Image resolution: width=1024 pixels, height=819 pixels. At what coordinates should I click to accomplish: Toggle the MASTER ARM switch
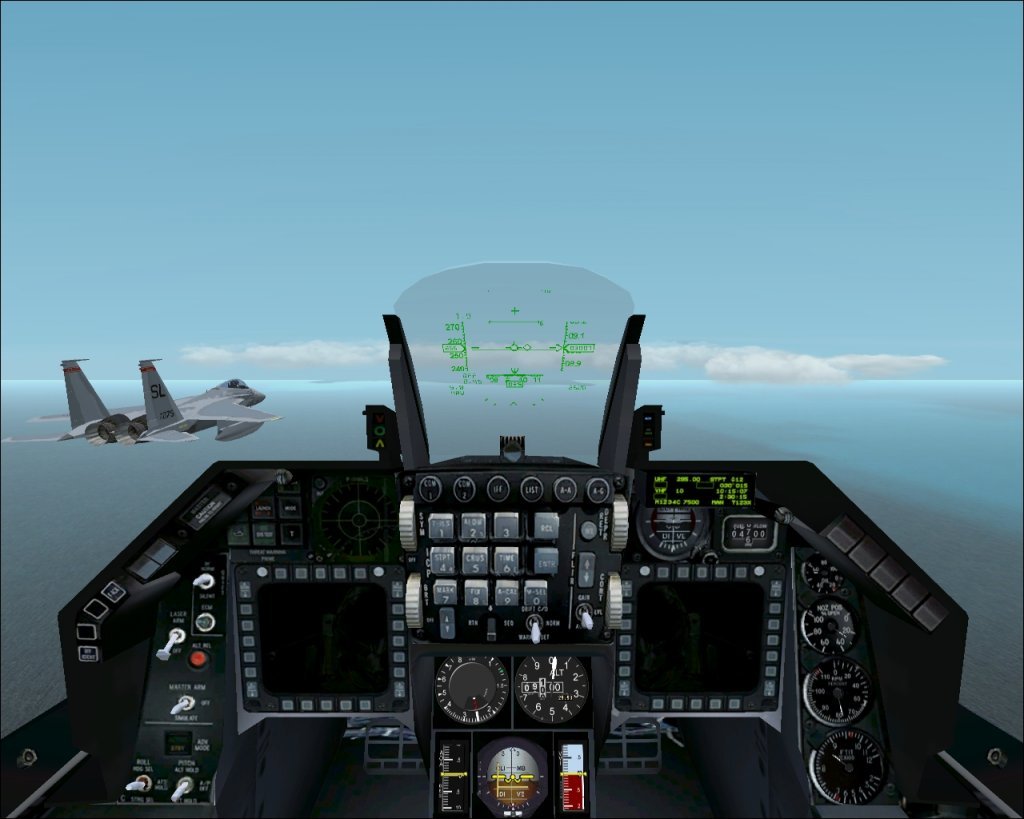tap(181, 705)
